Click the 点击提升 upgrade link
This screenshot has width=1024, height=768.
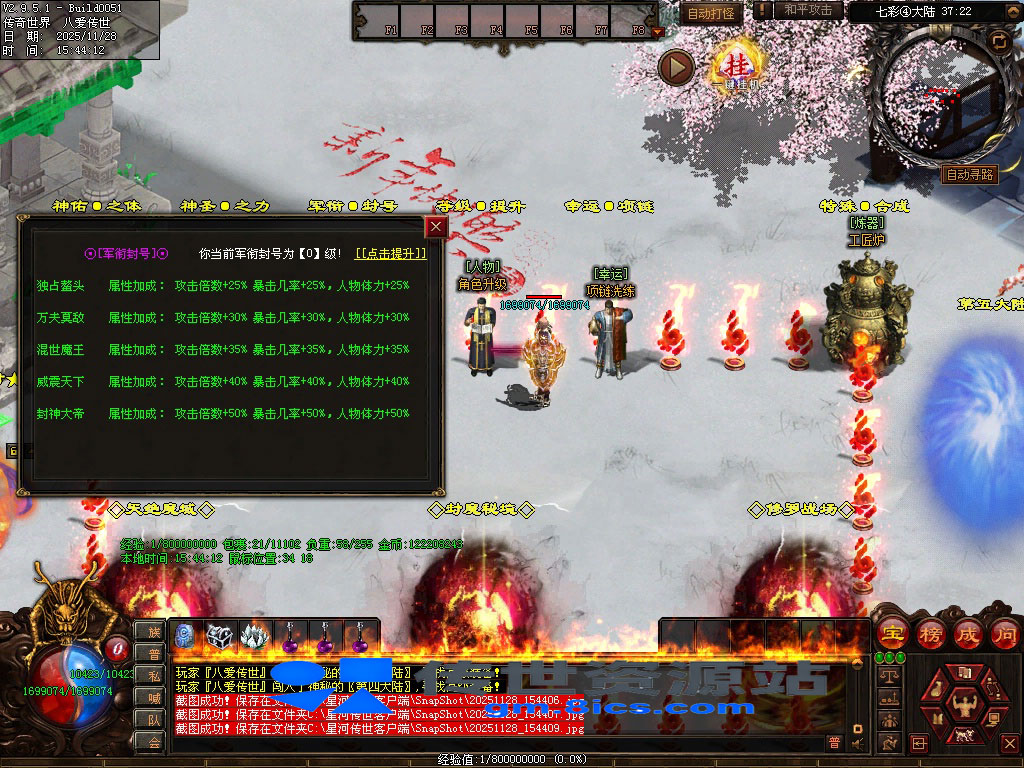tap(391, 254)
